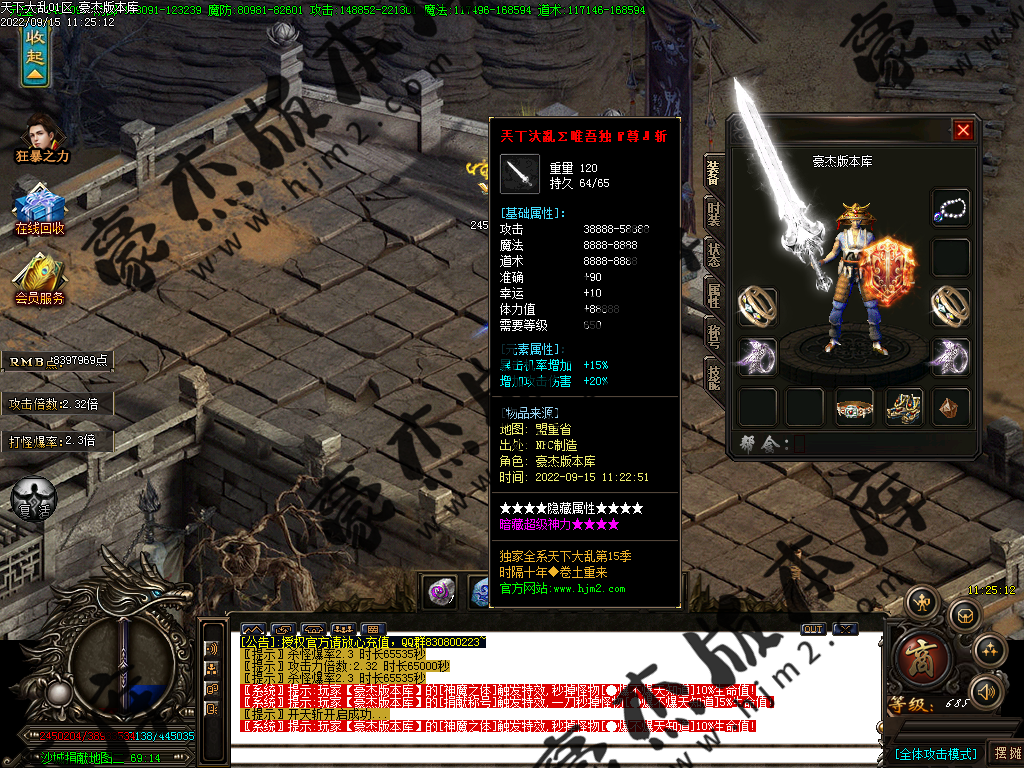This screenshot has height=768, width=1024.
Task: Open the 状态 (status) tab
Action: coord(713,254)
